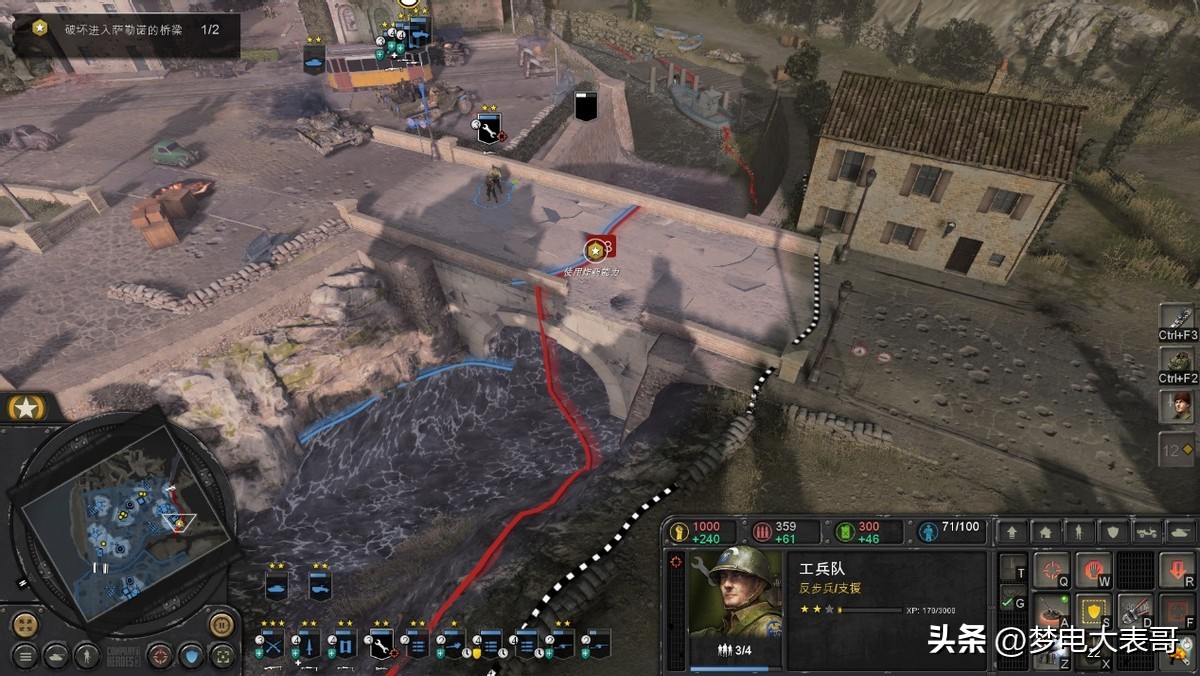
Task: Select the red beret commander portrait
Action: click(x=1176, y=406)
